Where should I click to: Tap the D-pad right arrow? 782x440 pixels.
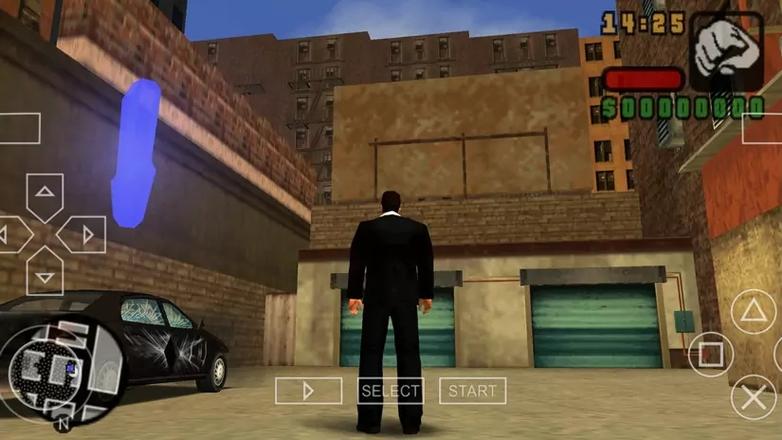pyautogui.click(x=84, y=236)
